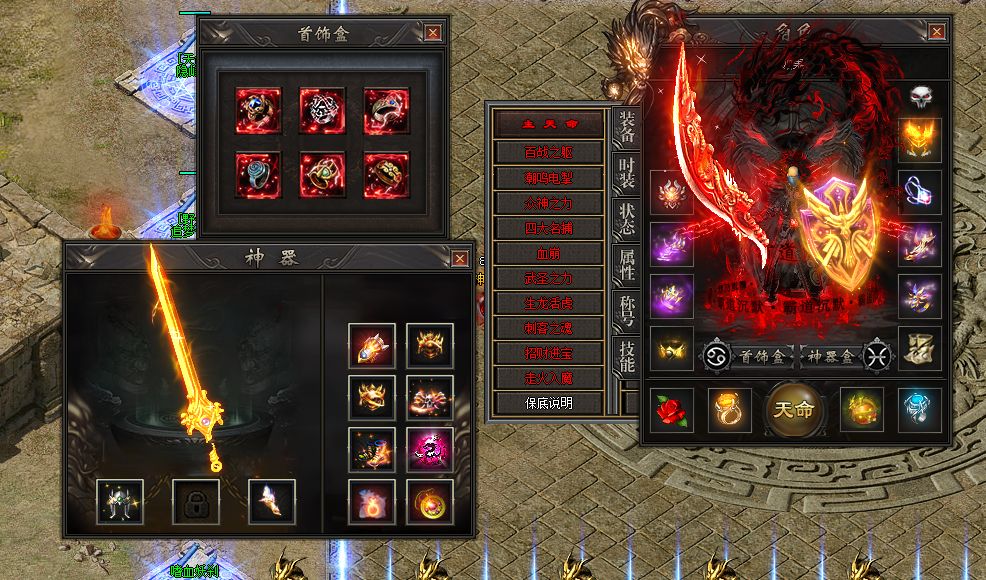The image size is (986, 580).
Task: Close the character equipment panel
Action: coord(936,32)
